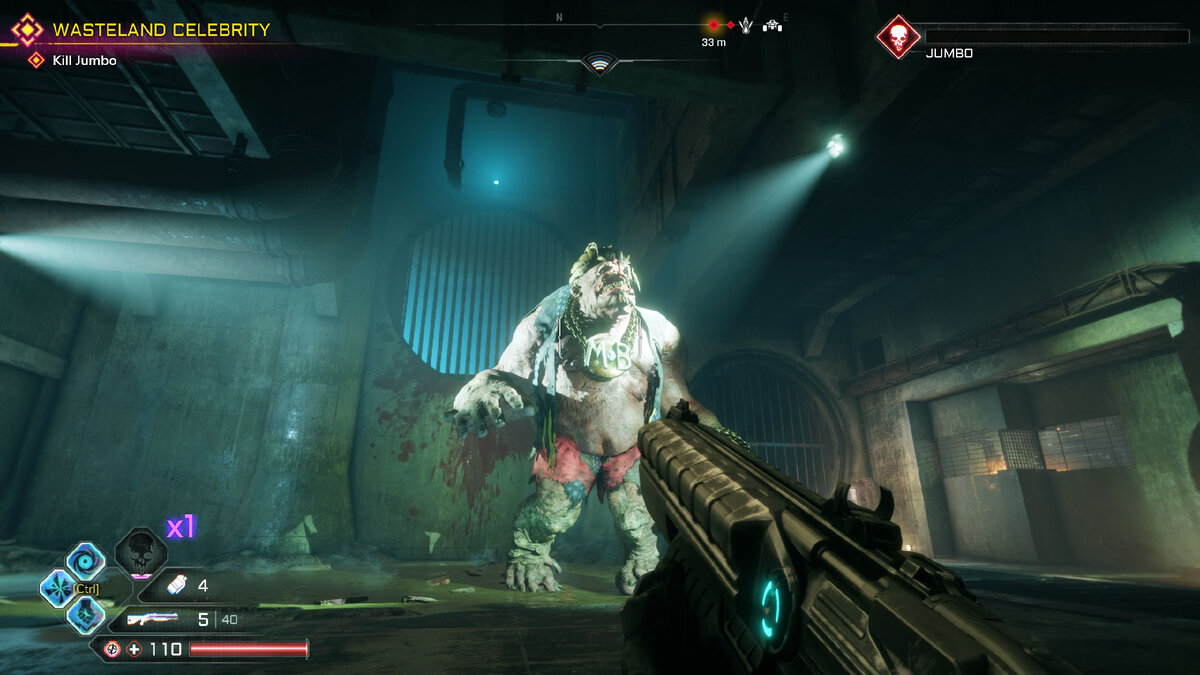Click the Kill Jumbo objective entry

[84, 61]
